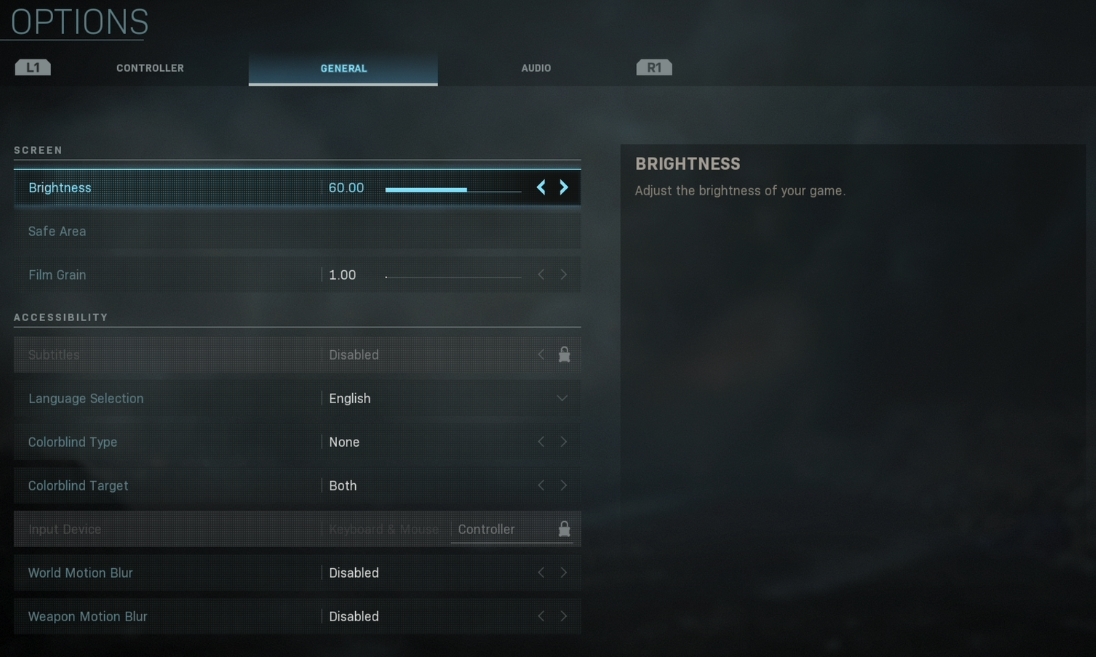This screenshot has height=657, width=1096.
Task: Toggle Weapon Motion Blur with right arrow
Action: 564,617
